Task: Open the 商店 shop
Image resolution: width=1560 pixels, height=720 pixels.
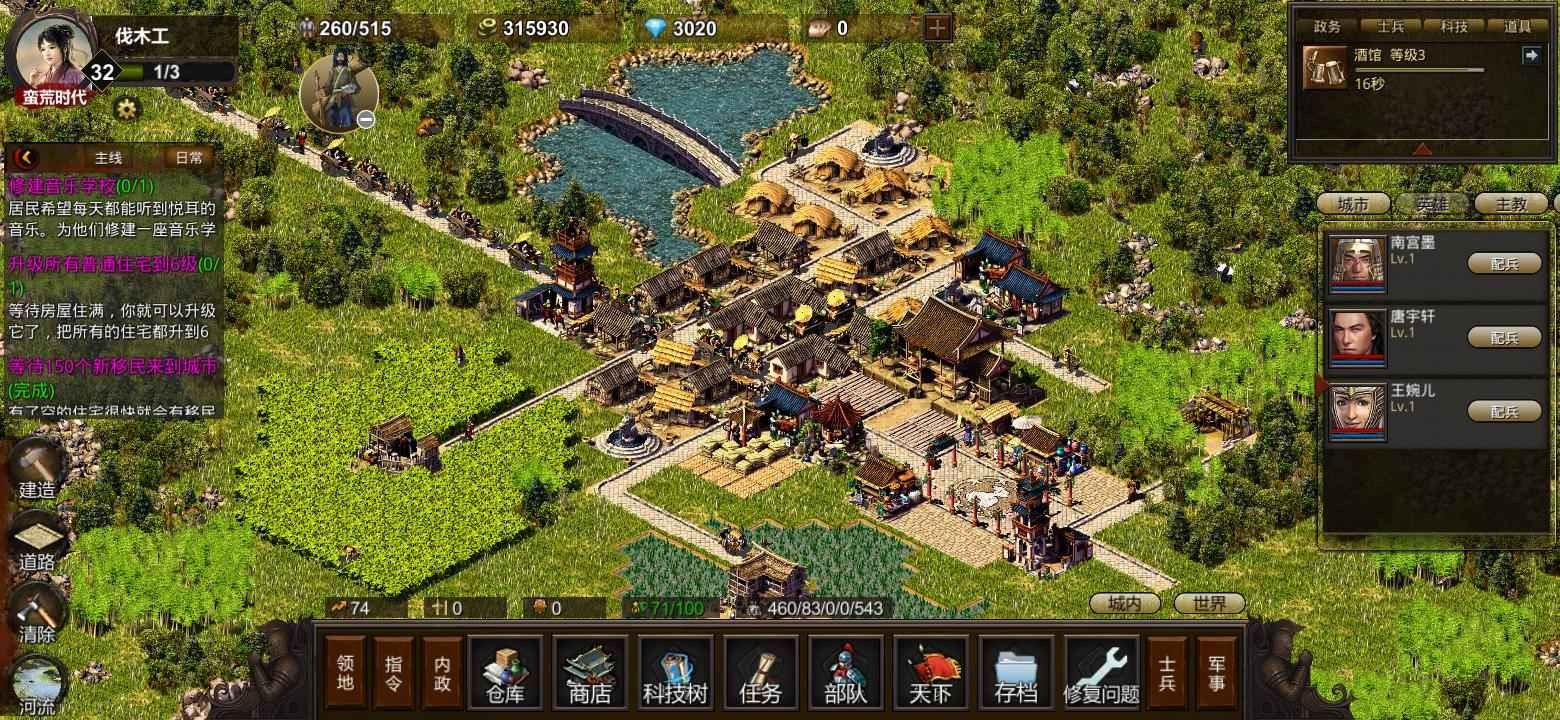Action: [x=589, y=672]
